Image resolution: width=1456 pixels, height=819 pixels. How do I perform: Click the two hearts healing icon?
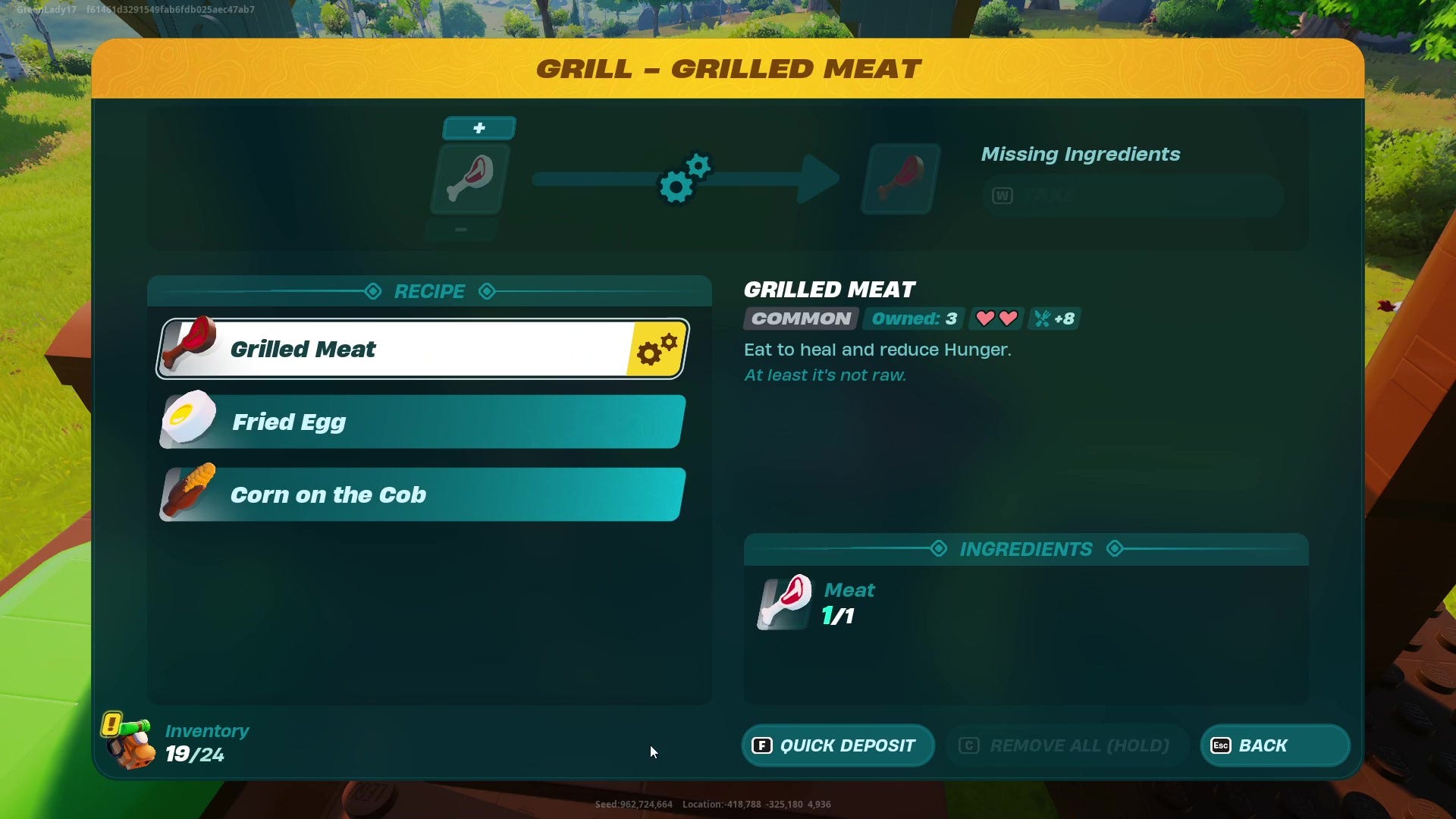[996, 318]
